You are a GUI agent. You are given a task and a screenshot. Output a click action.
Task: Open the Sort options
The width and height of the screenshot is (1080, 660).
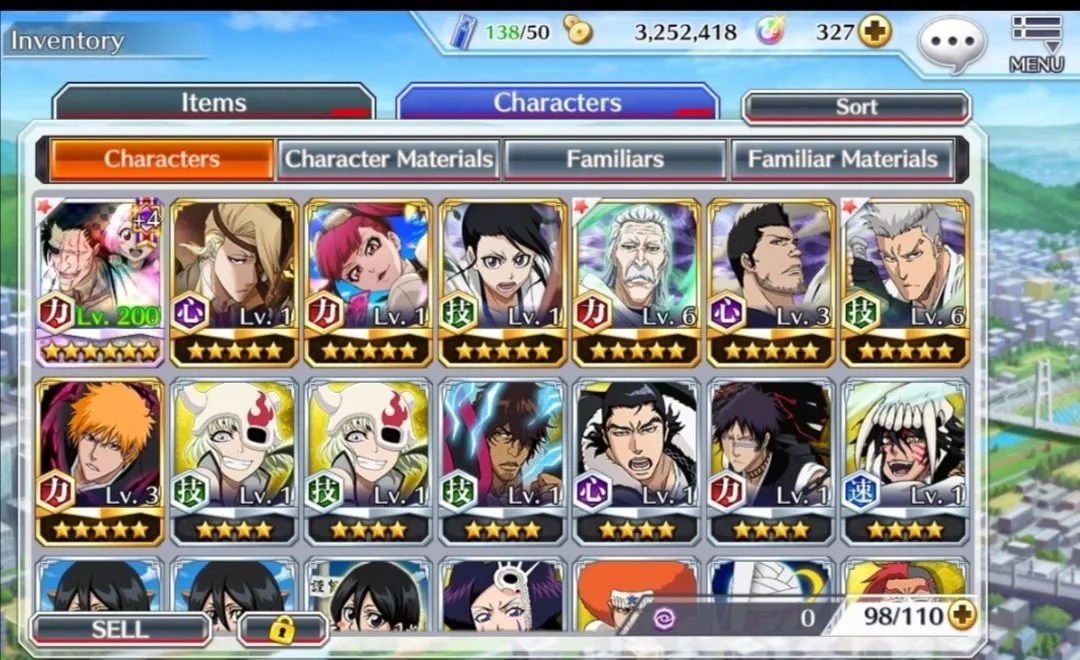point(856,107)
